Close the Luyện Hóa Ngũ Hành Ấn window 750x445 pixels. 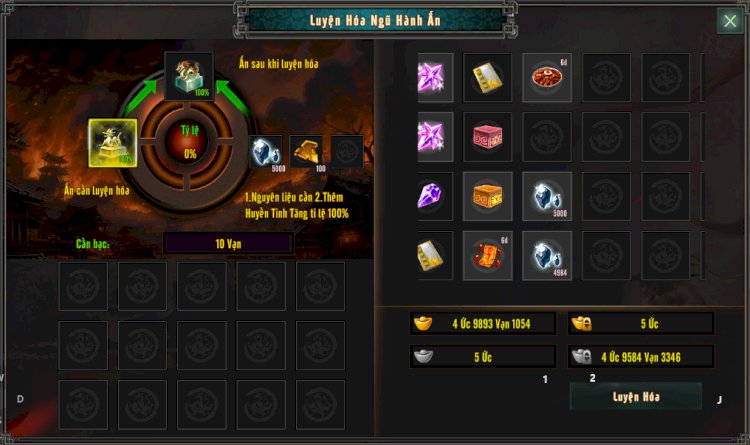[729, 21]
